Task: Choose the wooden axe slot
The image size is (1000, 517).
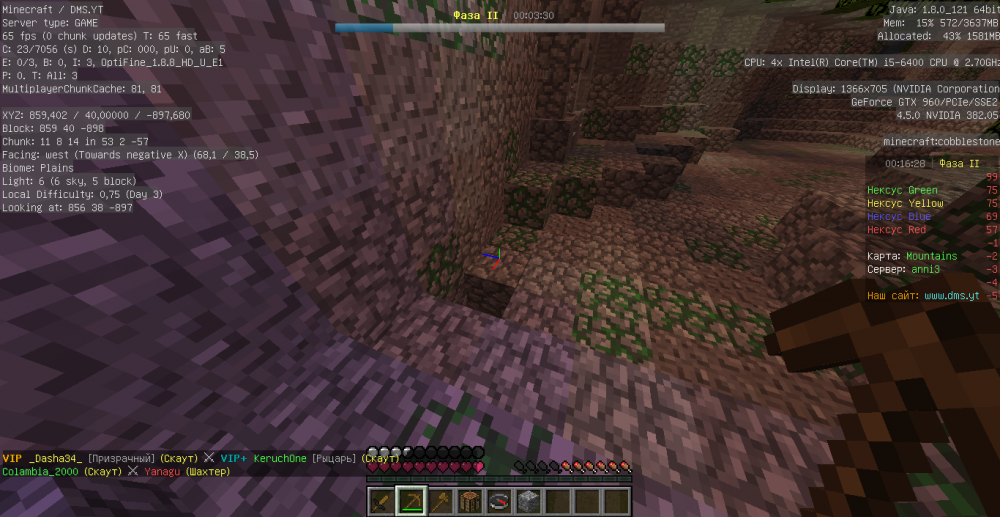Action: tap(440, 500)
